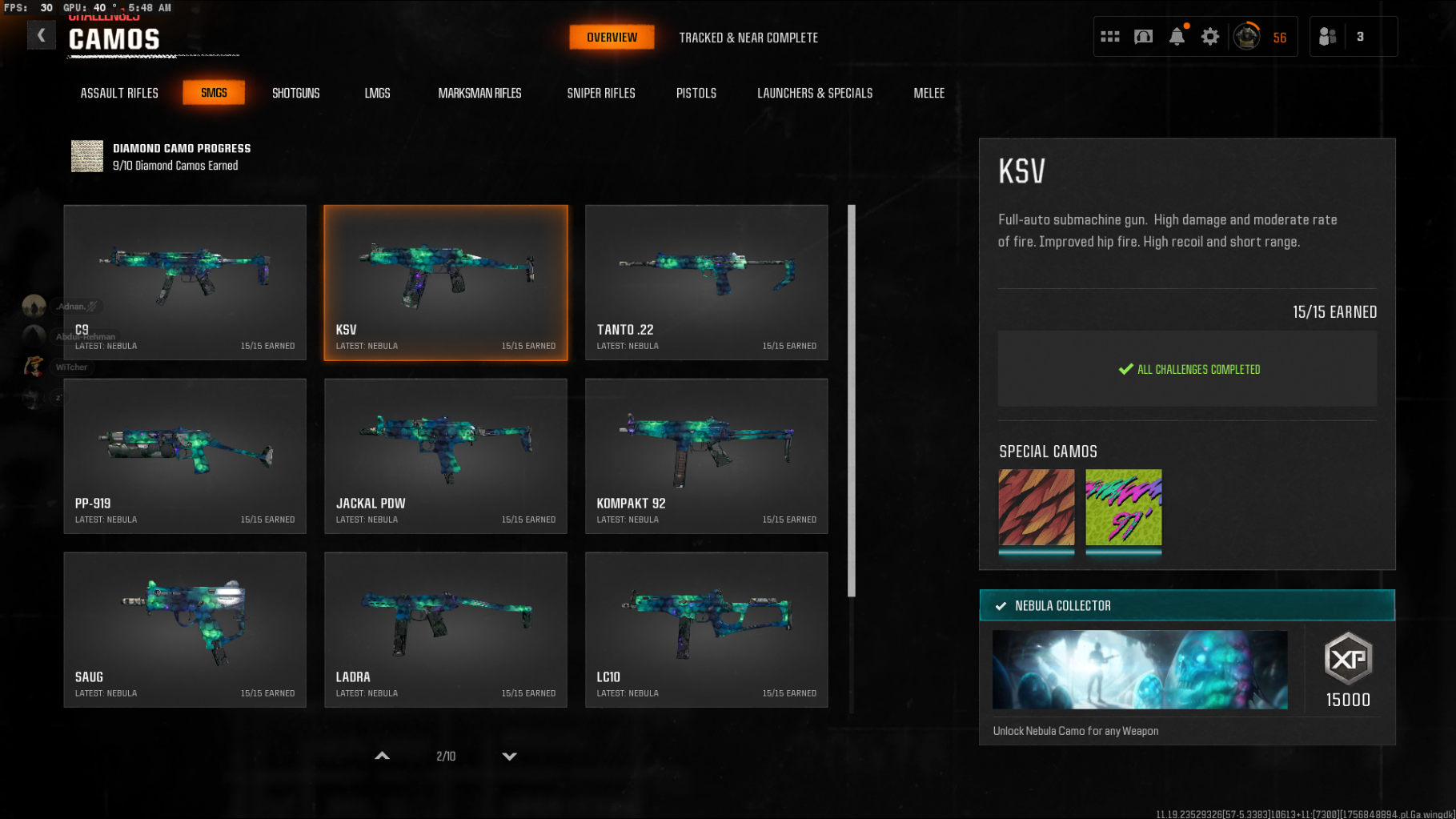Open voice chat headset settings
Viewport: 1456px width, 819px height.
tap(1143, 36)
